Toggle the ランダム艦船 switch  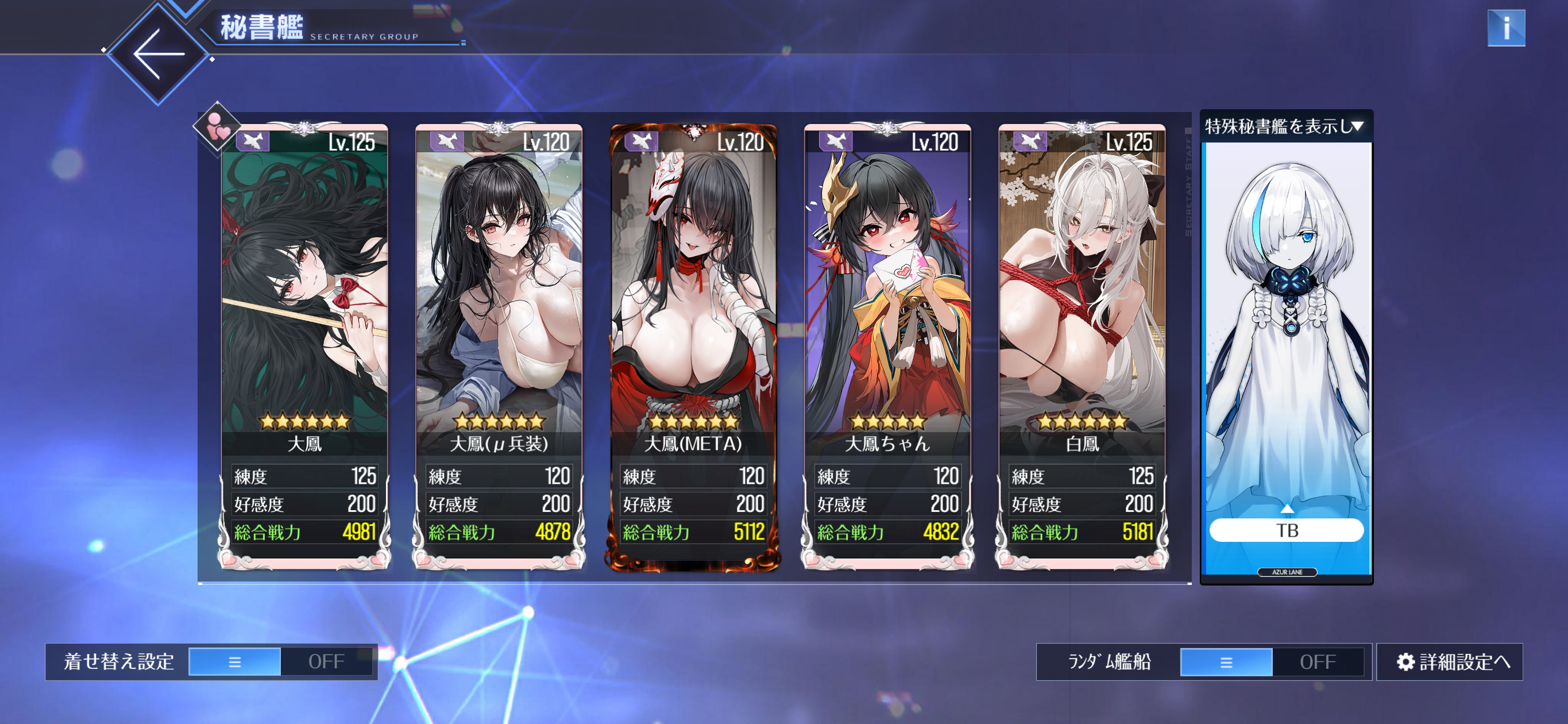point(1272,661)
